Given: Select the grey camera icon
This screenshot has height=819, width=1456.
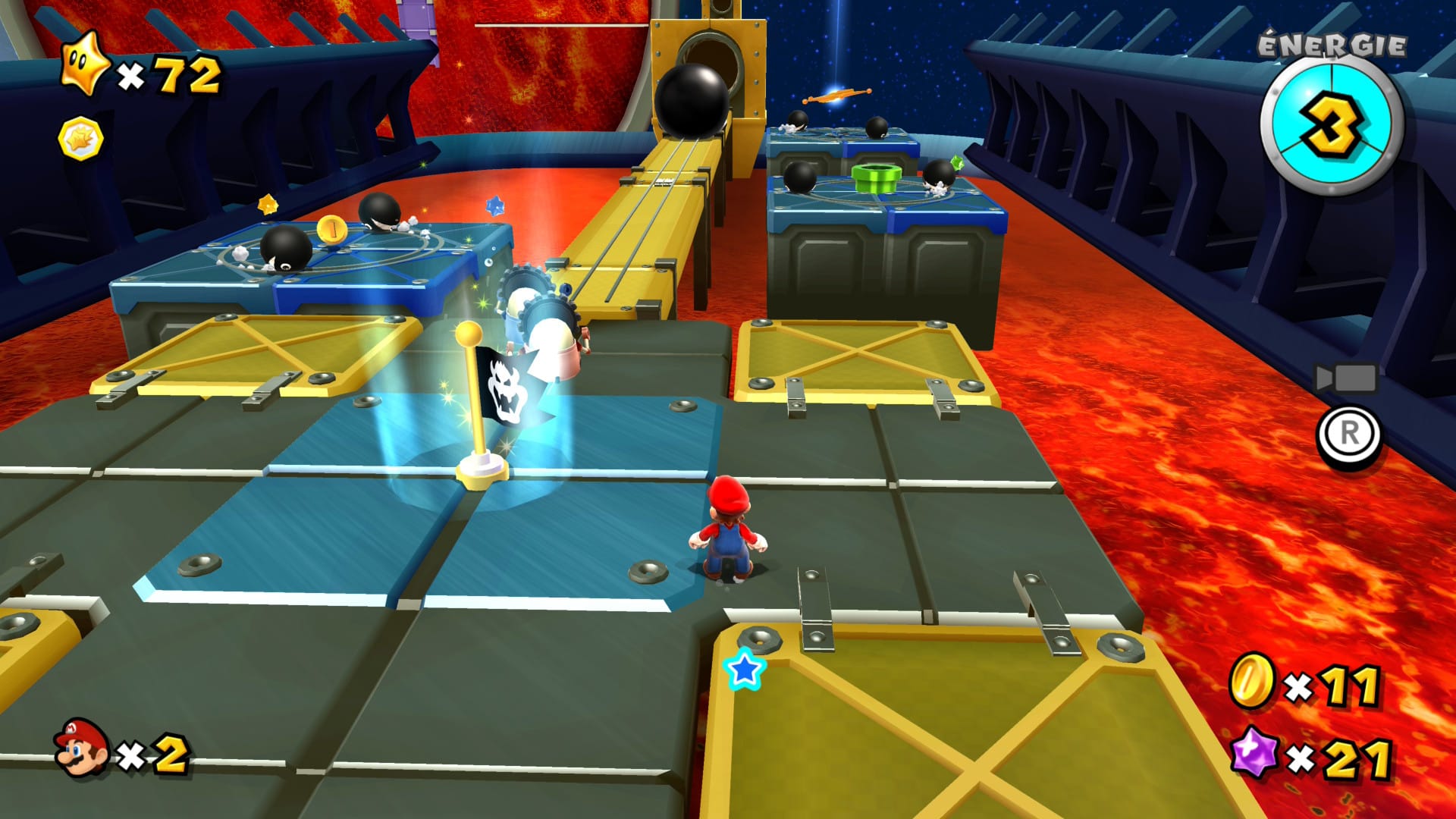Looking at the screenshot, I should (1345, 378).
